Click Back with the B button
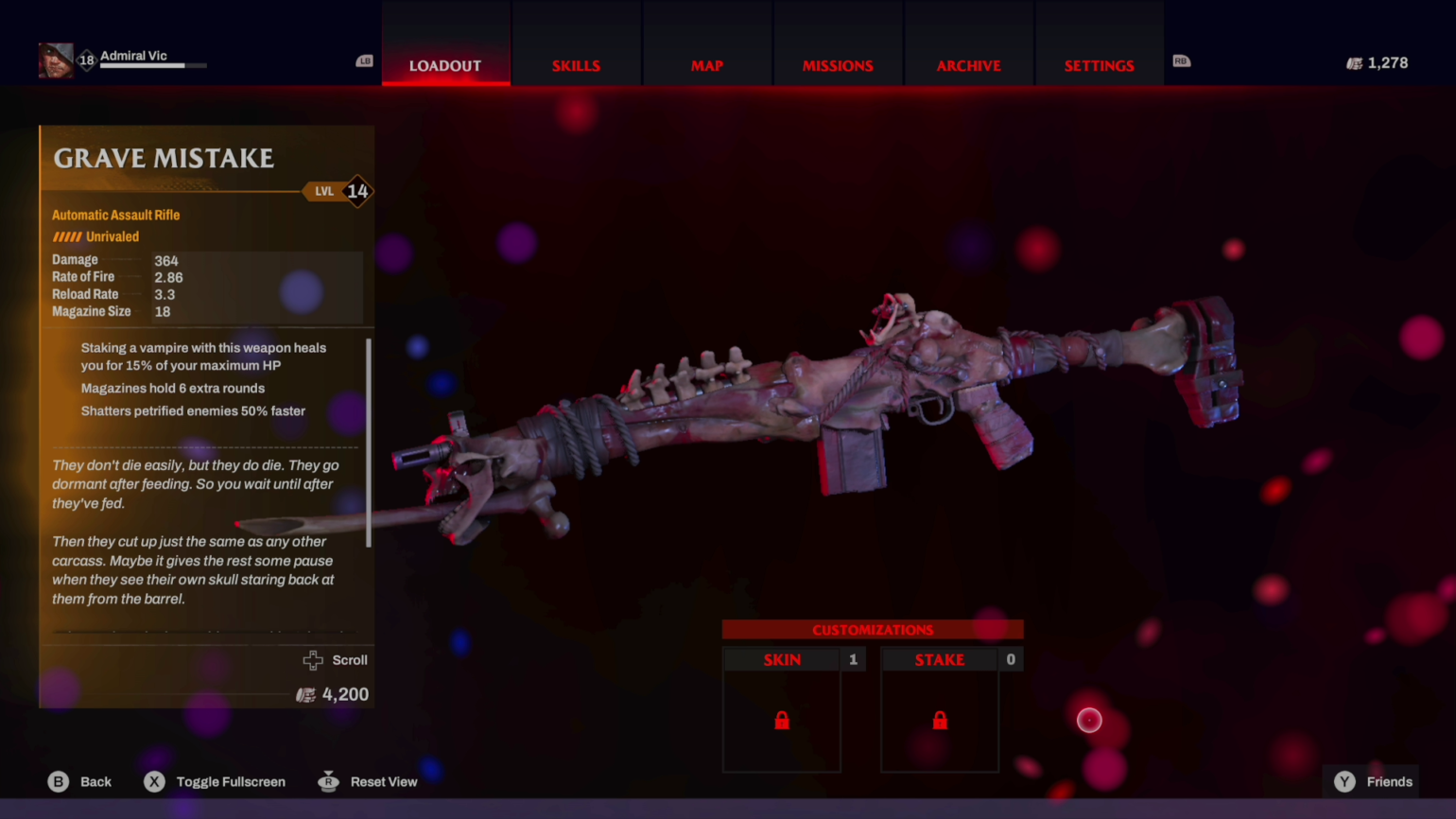This screenshot has height=819, width=1456. pyautogui.click(x=58, y=781)
